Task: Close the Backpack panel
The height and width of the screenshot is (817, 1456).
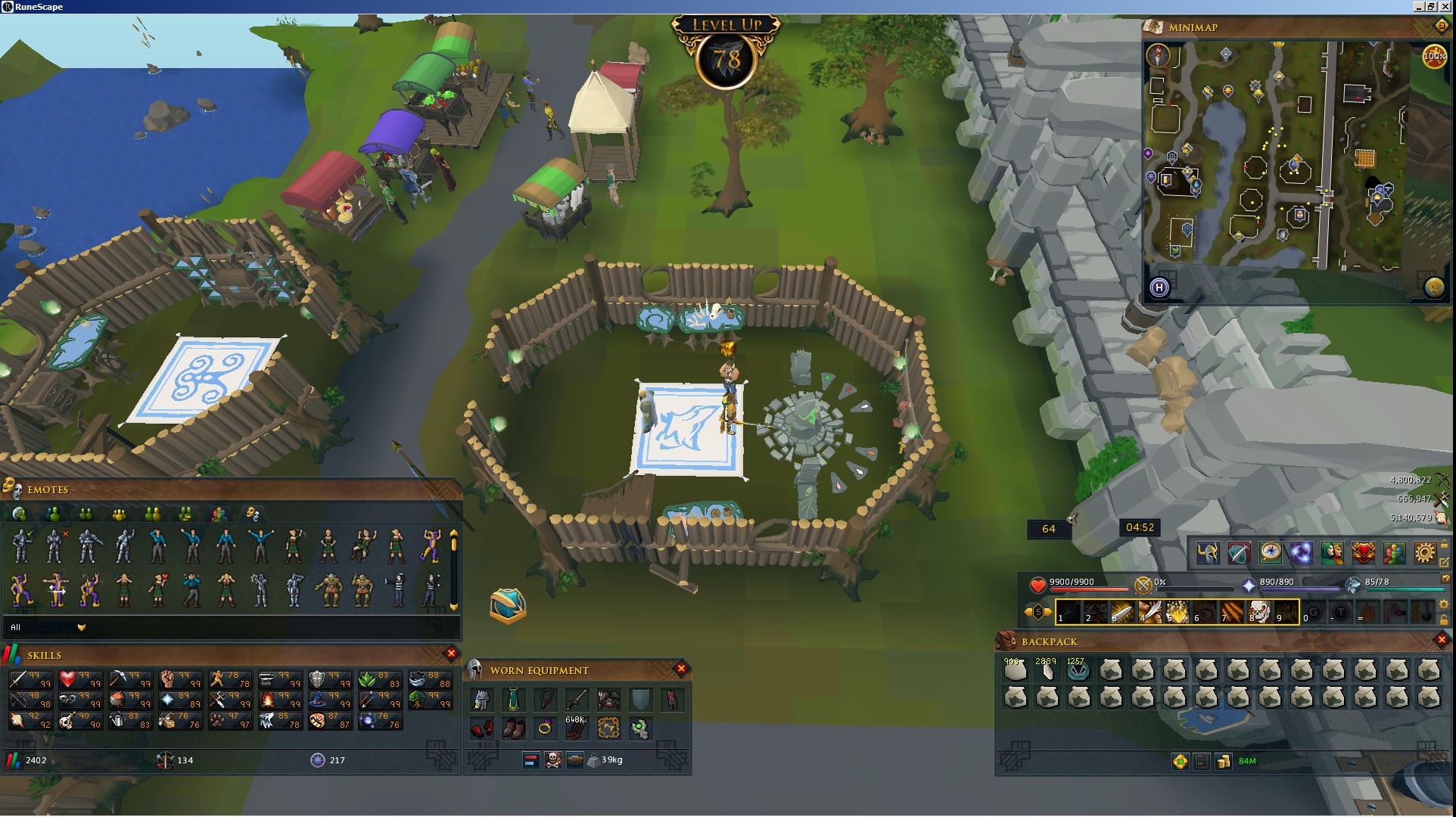Action: tap(1441, 641)
